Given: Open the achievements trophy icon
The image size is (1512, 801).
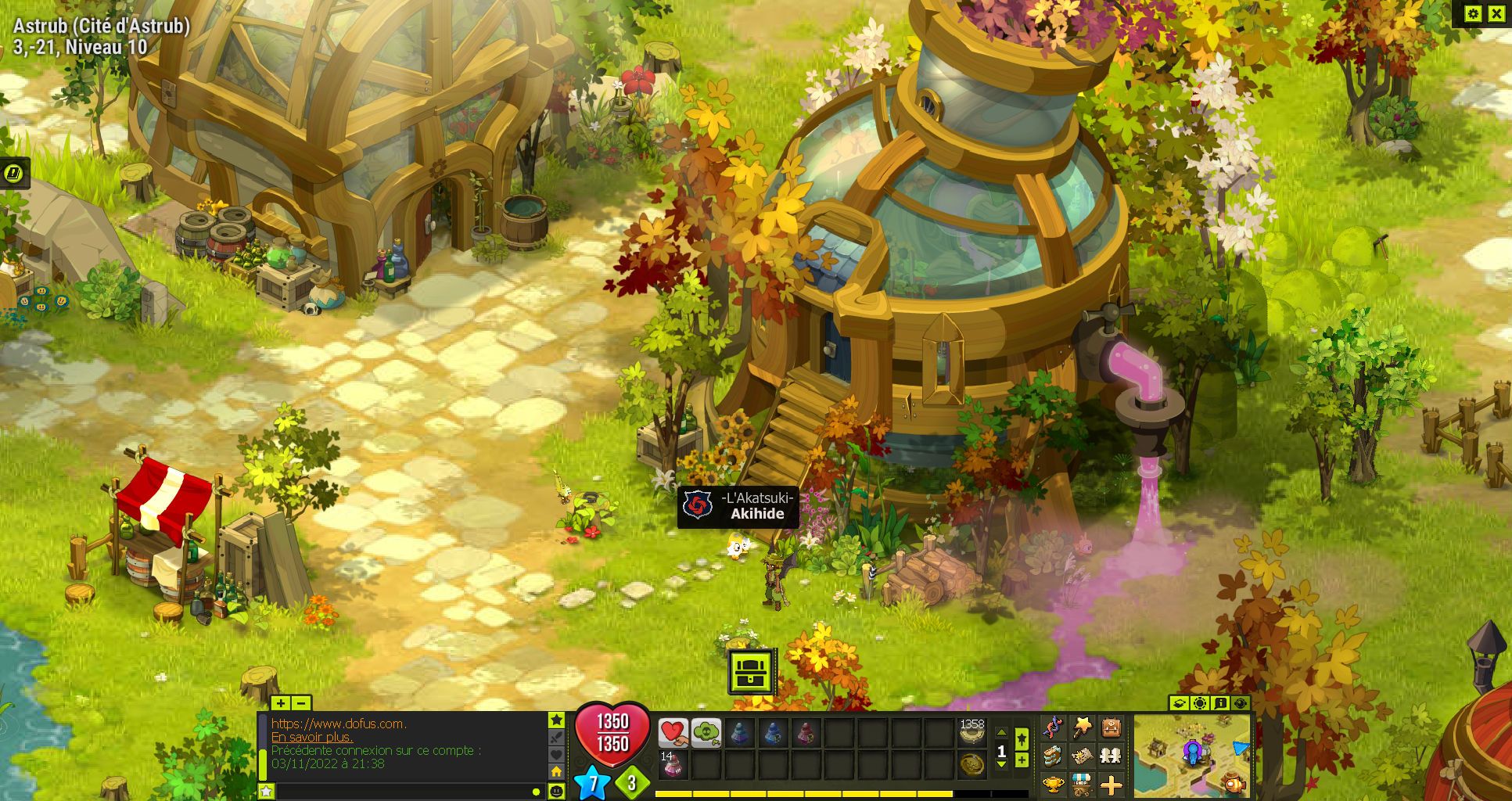Looking at the screenshot, I should 1053,783.
